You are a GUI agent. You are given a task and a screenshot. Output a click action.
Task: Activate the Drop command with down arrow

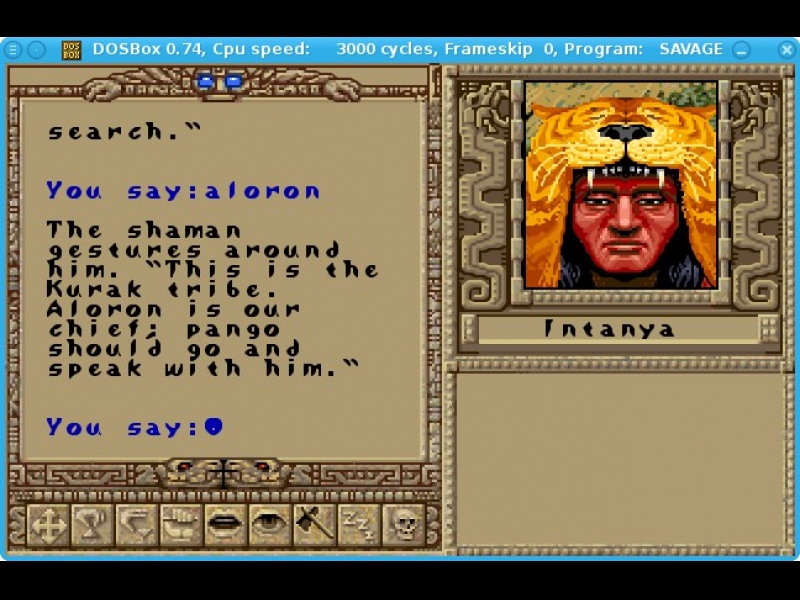136,524
